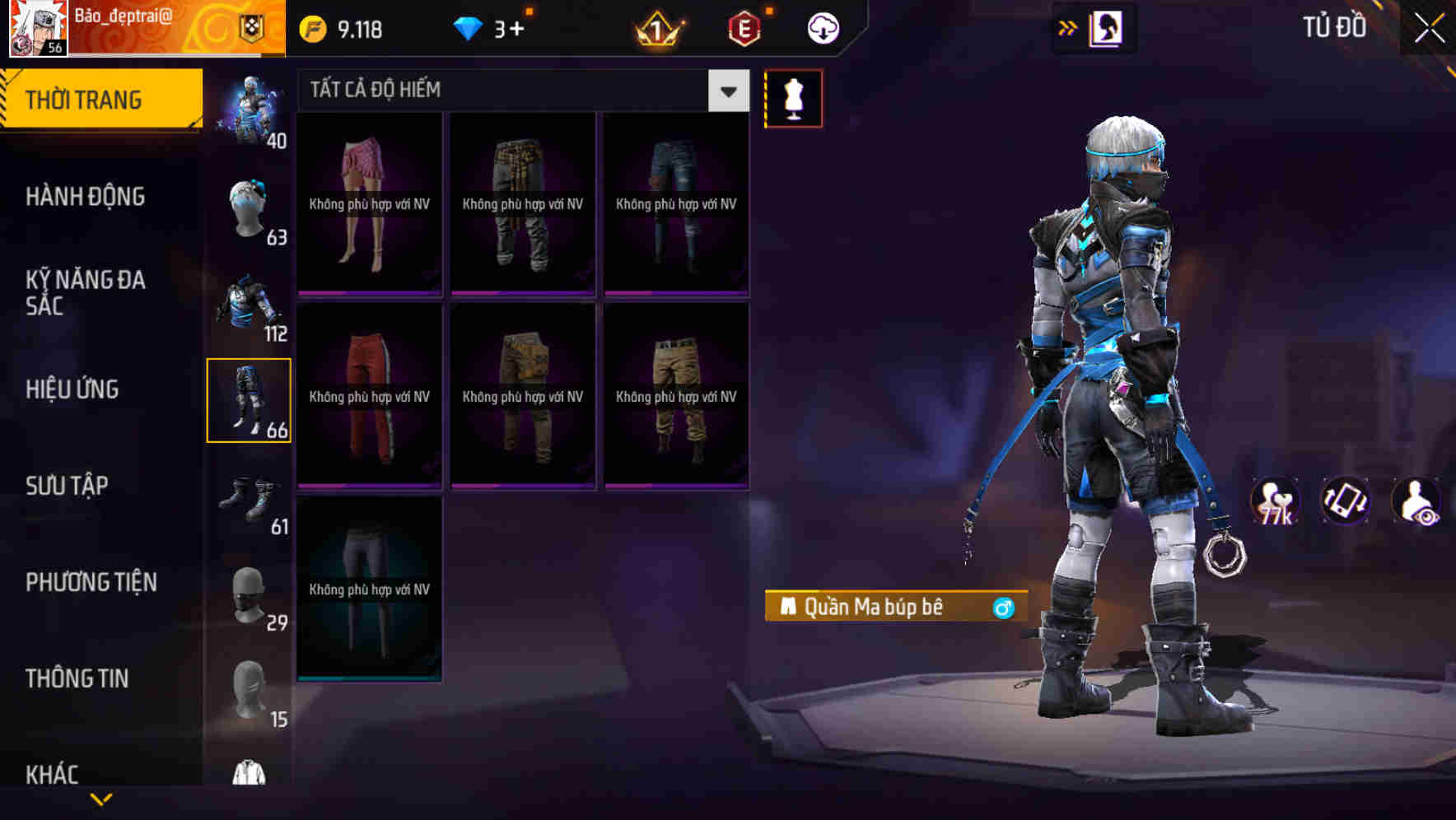Click the red Evo badge icon
The height and width of the screenshot is (820, 1456).
744,27
